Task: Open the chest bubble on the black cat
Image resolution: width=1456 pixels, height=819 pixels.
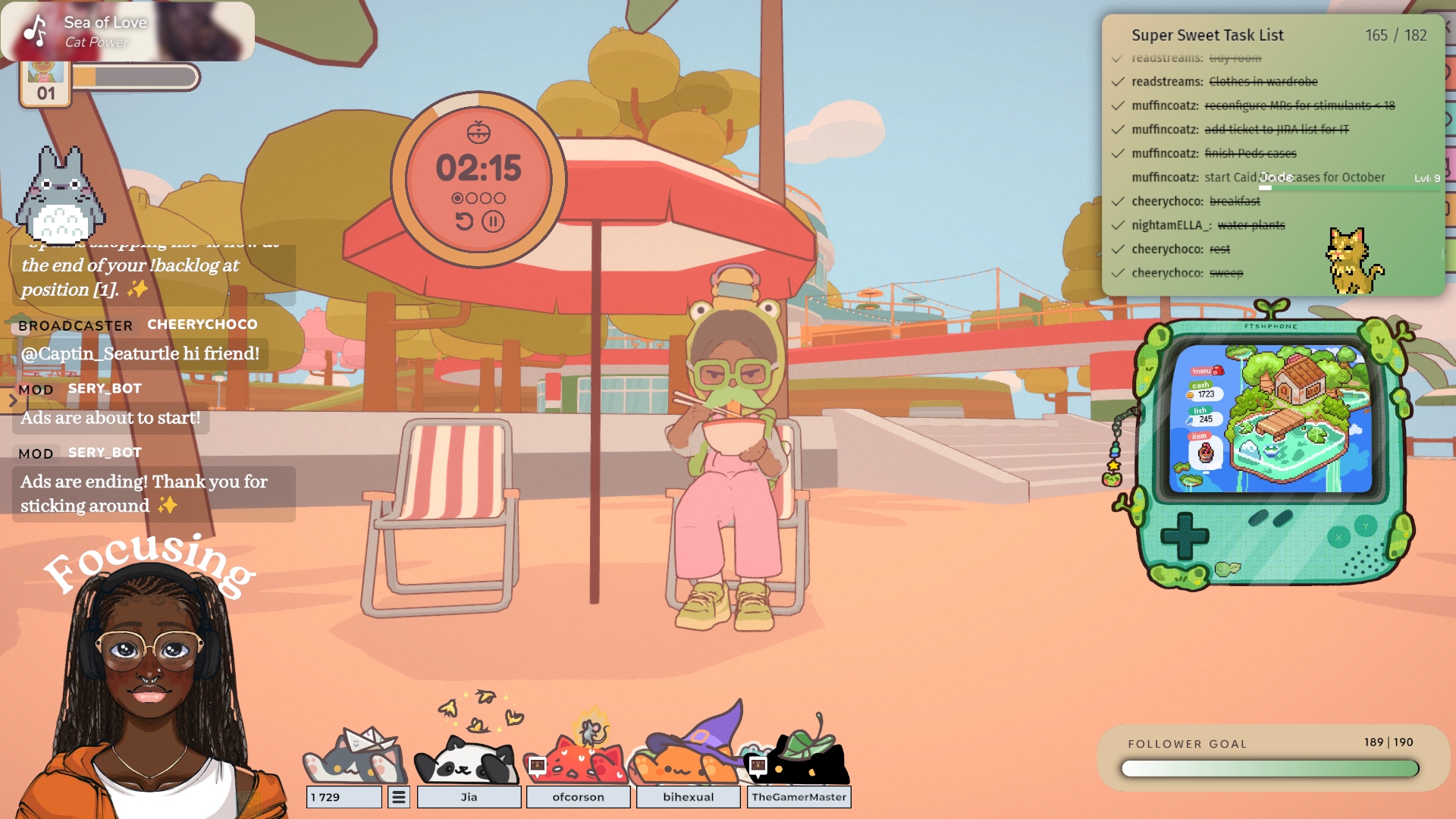Action: (x=758, y=765)
